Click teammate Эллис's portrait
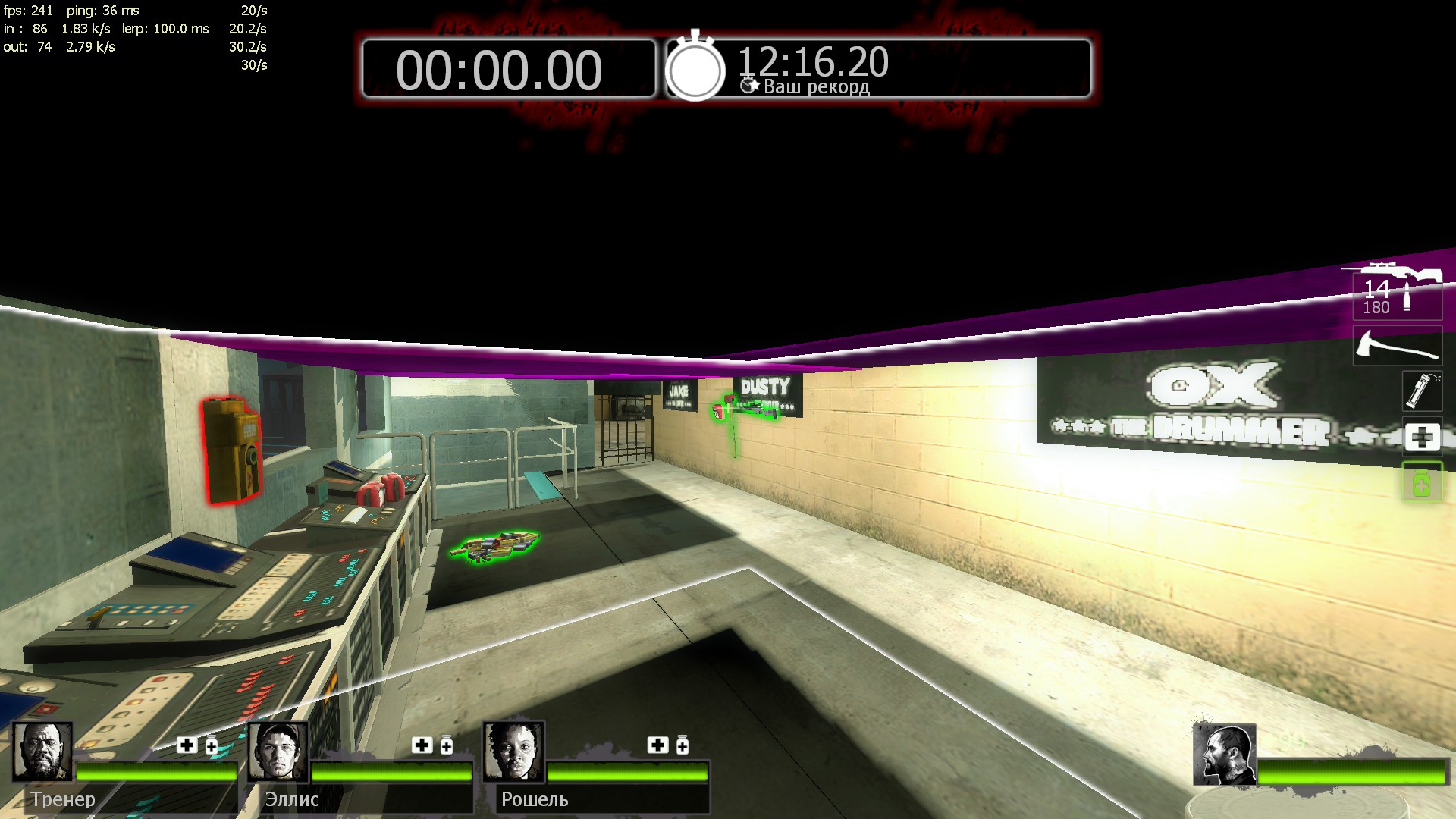This screenshot has width=1456, height=819. click(x=278, y=751)
